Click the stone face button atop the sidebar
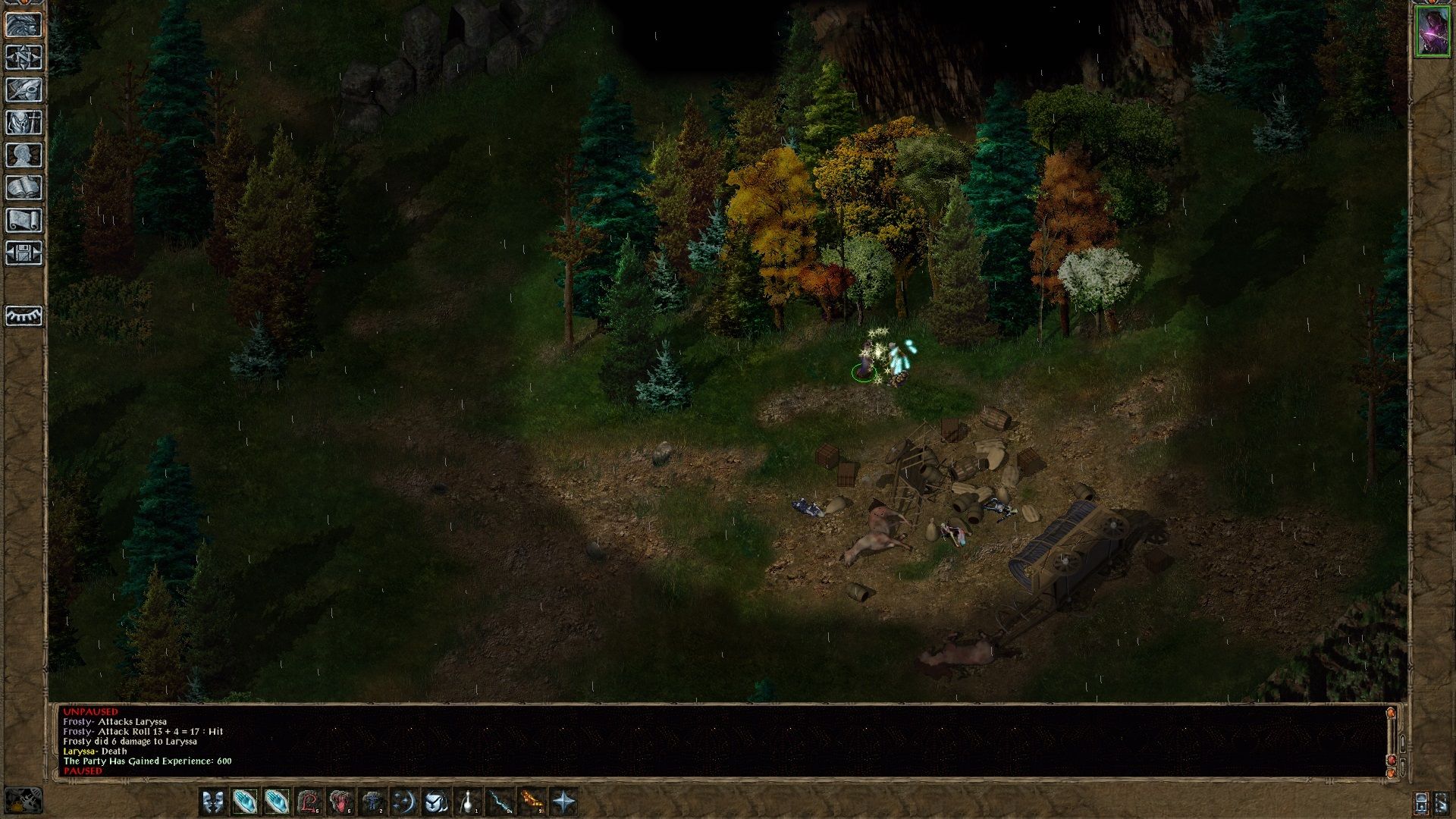The image size is (1456, 819). [x=24, y=24]
